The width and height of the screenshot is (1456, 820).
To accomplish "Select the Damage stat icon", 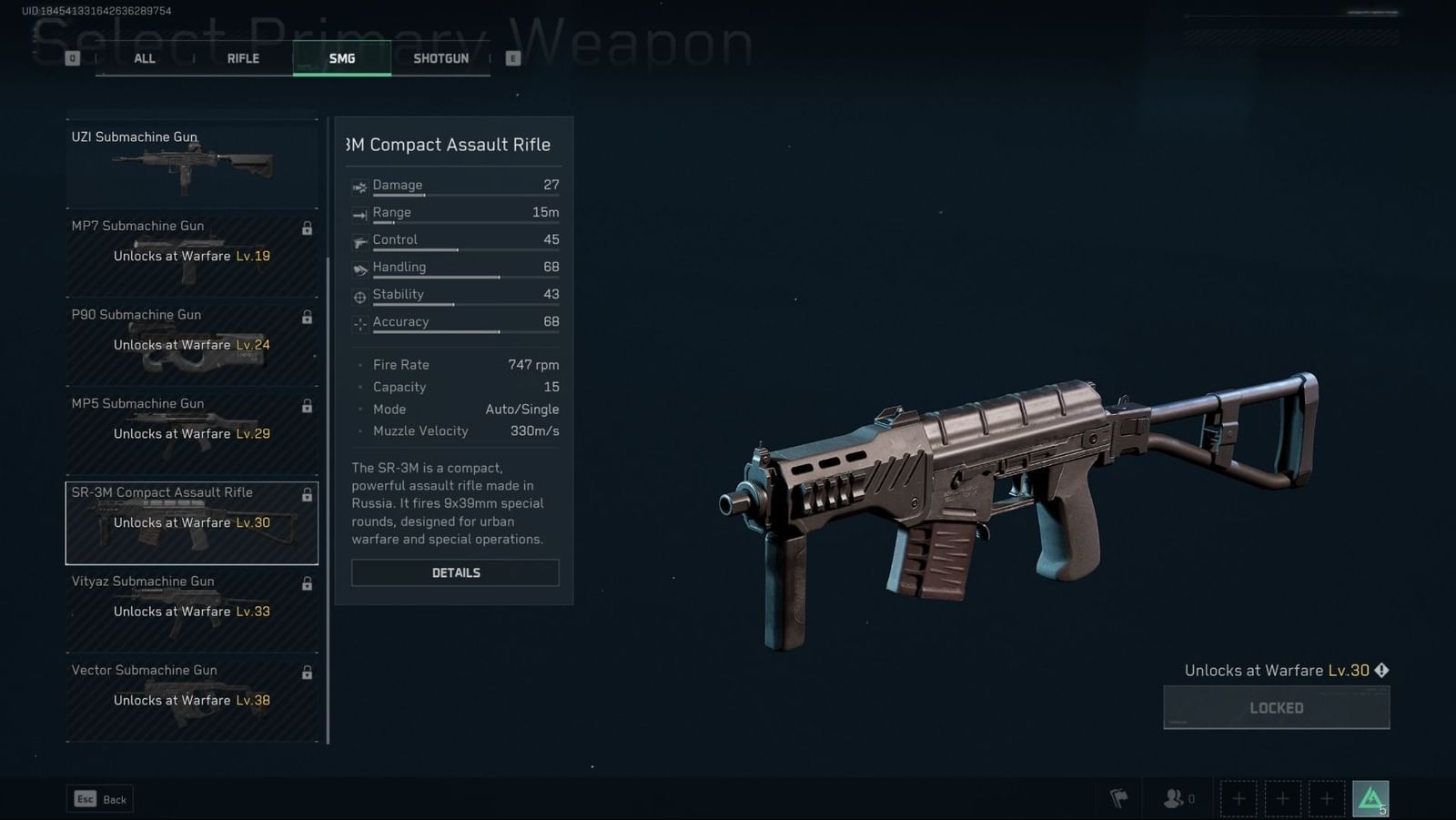I will tap(360, 186).
